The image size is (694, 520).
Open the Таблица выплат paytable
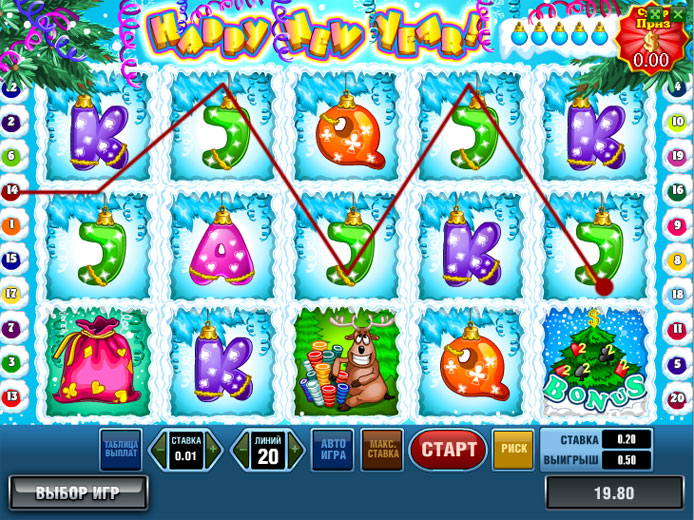pyautogui.click(x=120, y=450)
